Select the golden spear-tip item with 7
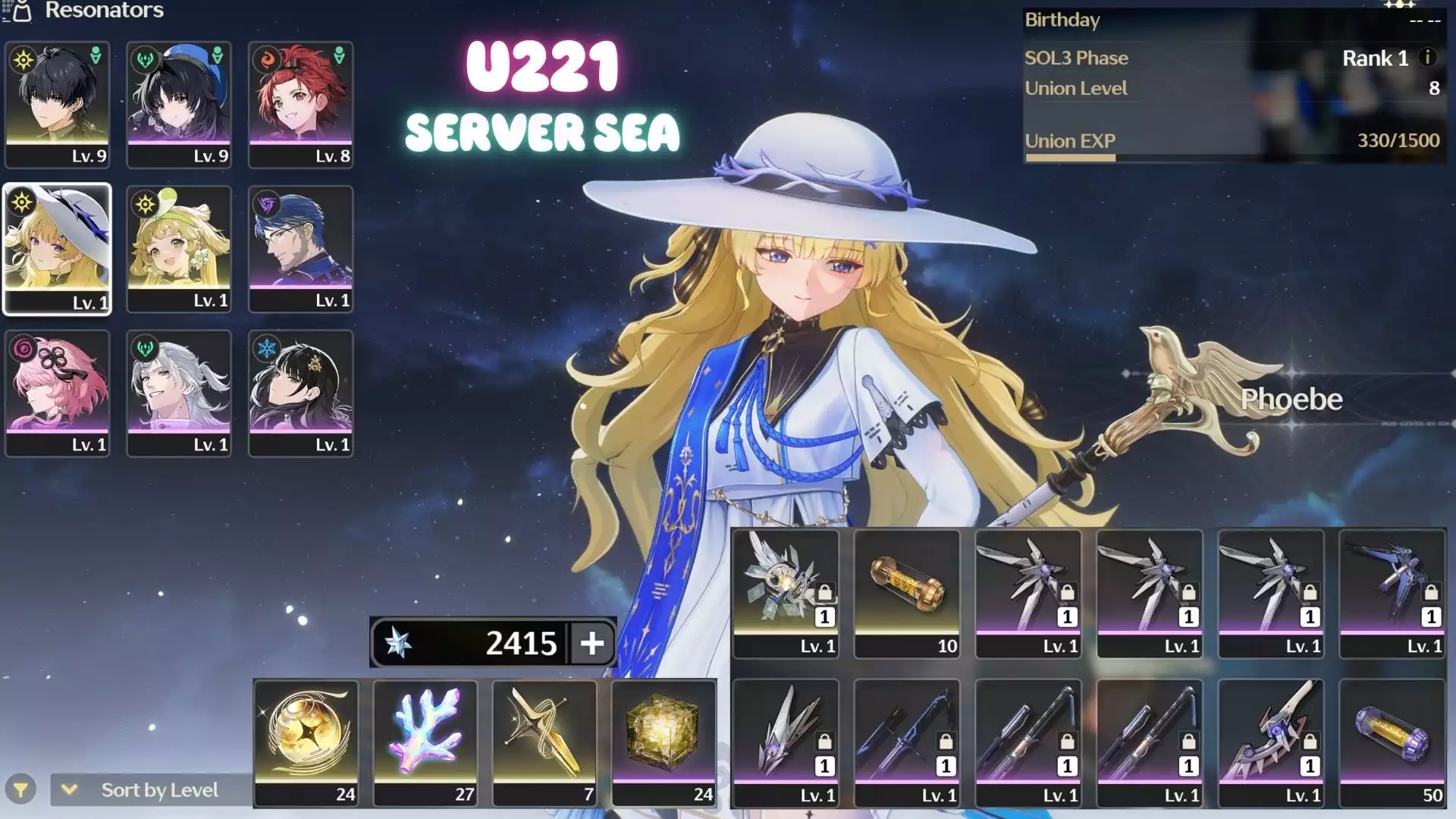 click(544, 742)
